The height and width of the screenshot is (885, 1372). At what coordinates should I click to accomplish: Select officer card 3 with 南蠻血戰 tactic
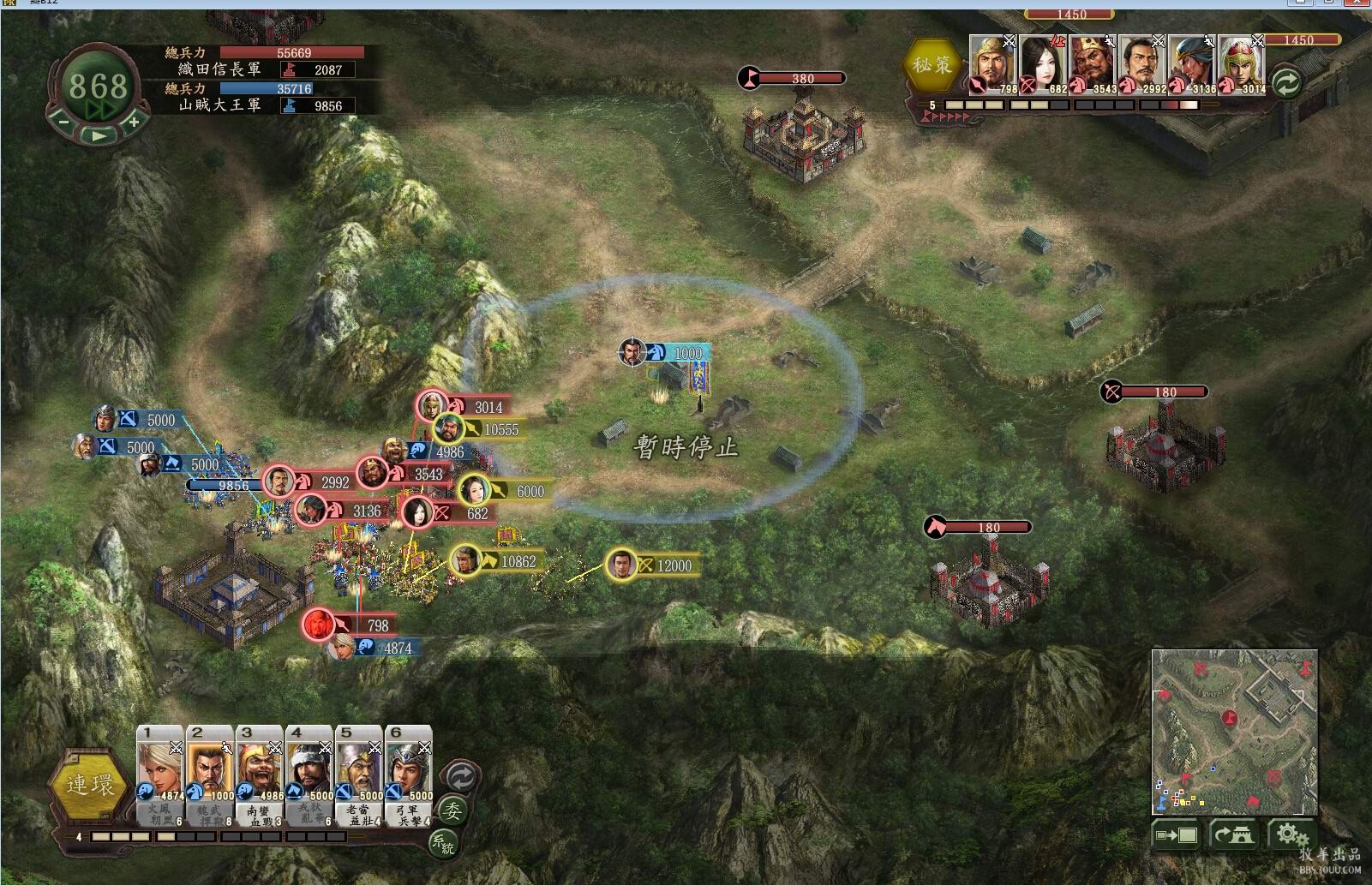[x=261, y=775]
